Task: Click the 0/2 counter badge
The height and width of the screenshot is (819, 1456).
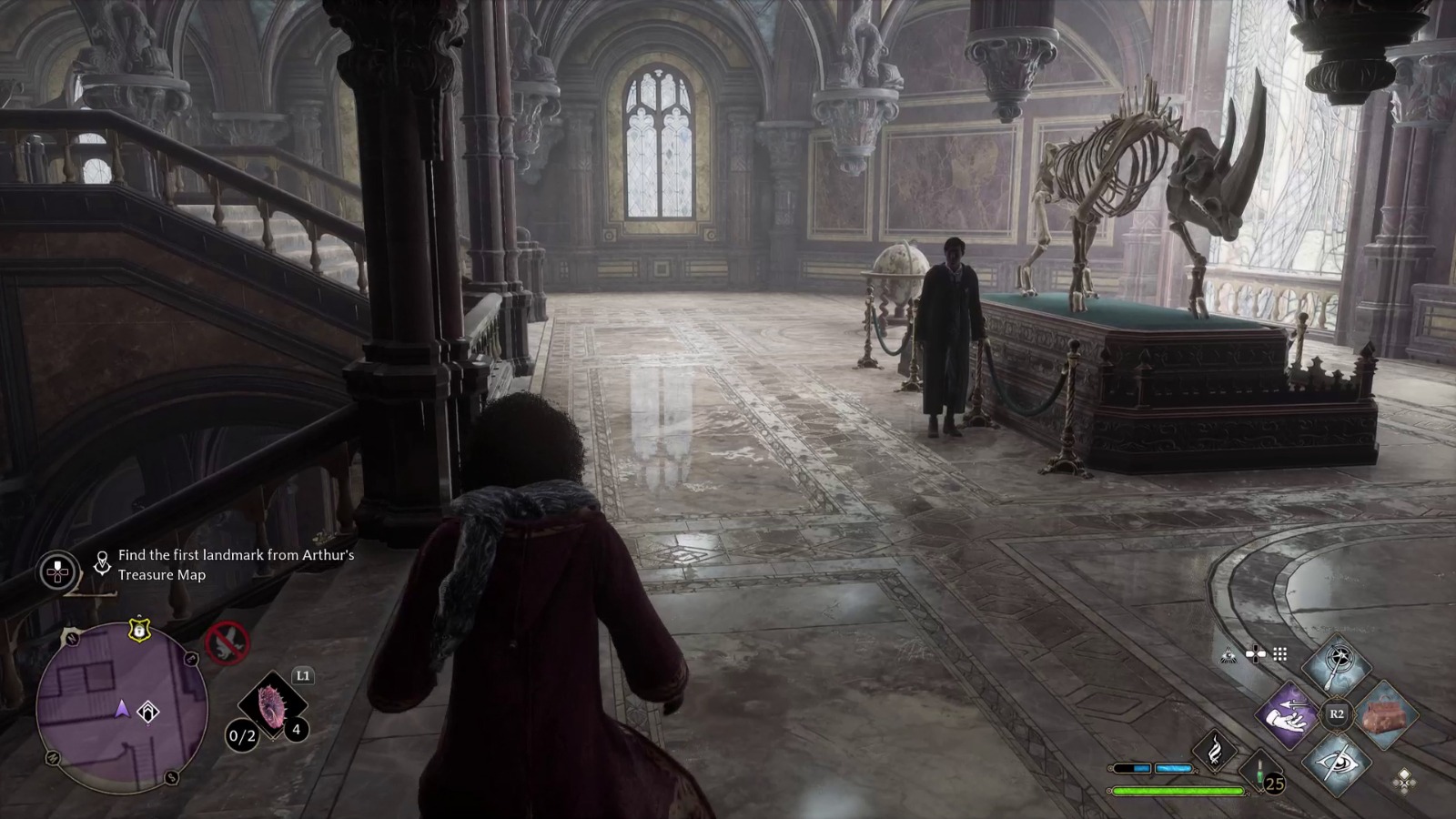Action: [x=241, y=736]
